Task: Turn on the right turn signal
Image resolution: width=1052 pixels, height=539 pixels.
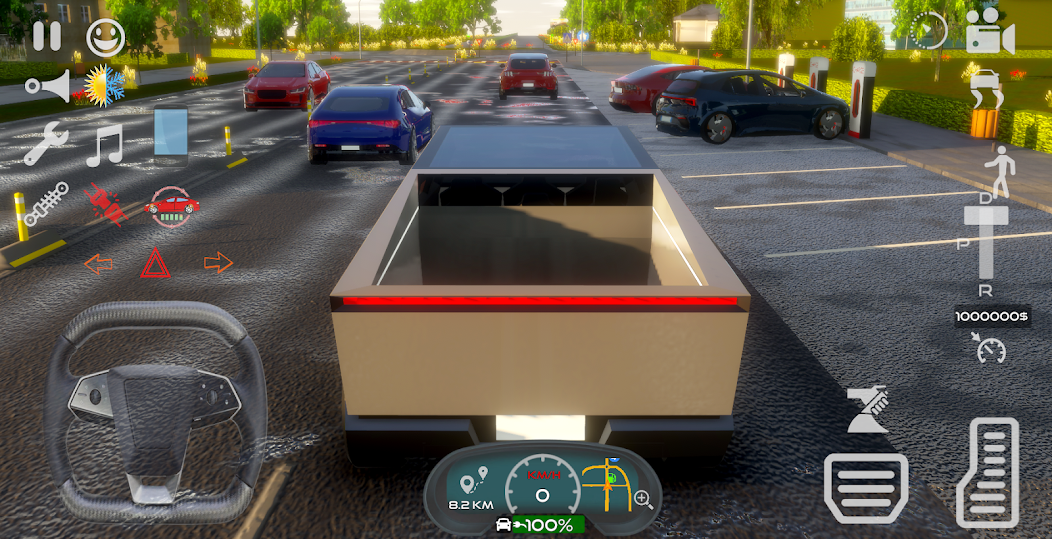Action: (x=218, y=263)
